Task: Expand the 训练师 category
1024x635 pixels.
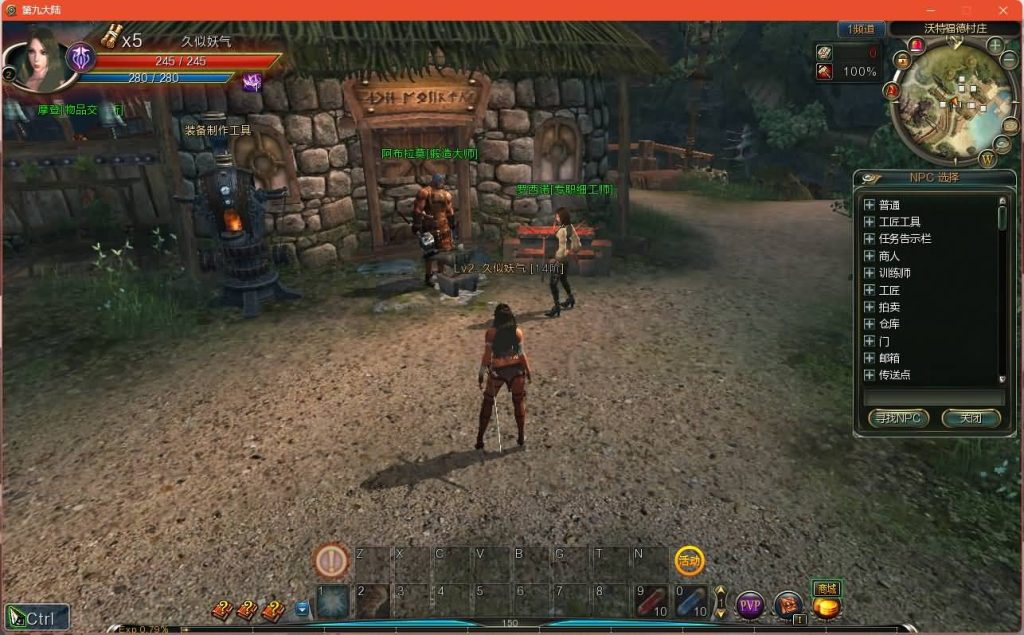Action: [869, 273]
